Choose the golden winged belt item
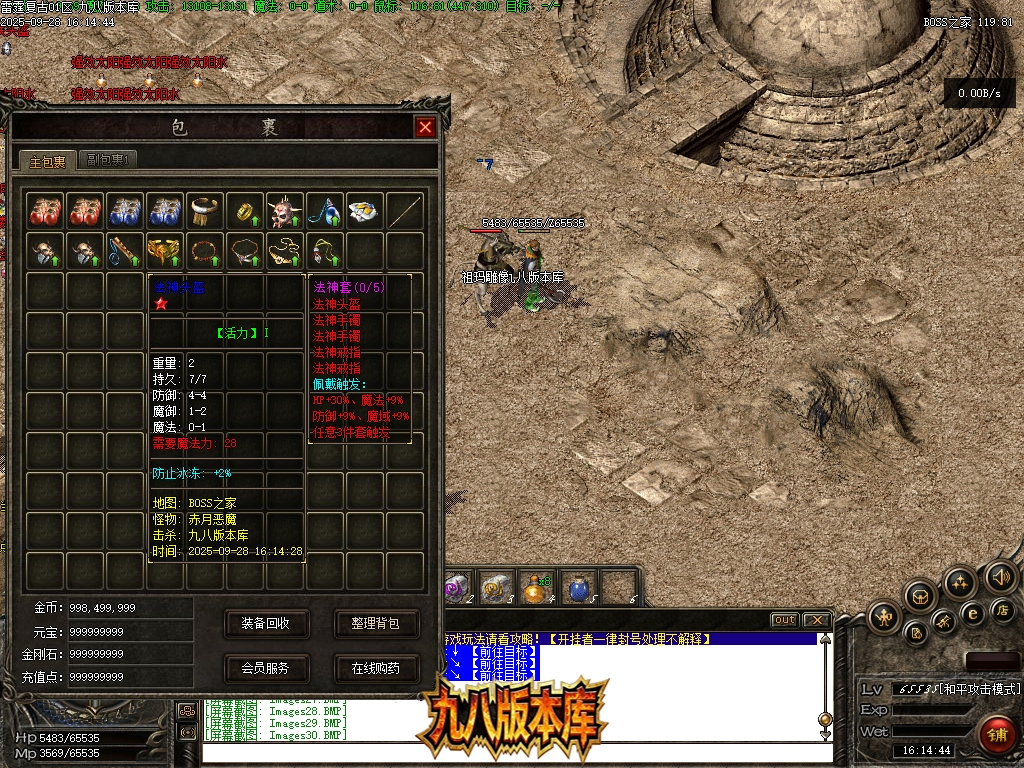The image size is (1024, 768). click(x=165, y=250)
